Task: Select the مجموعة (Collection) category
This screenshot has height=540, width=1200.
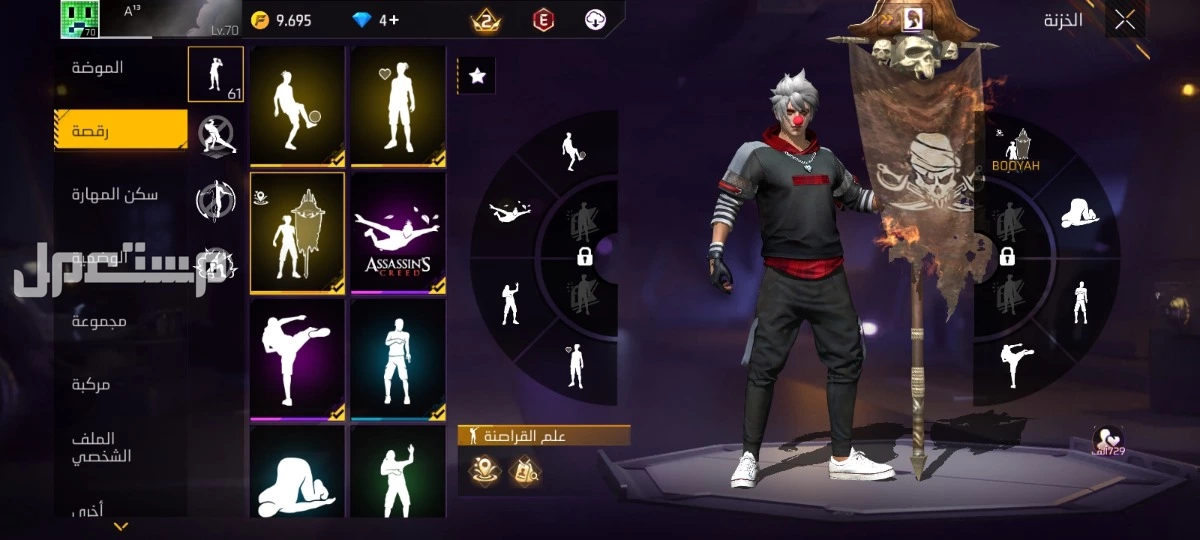Action: click(99, 321)
